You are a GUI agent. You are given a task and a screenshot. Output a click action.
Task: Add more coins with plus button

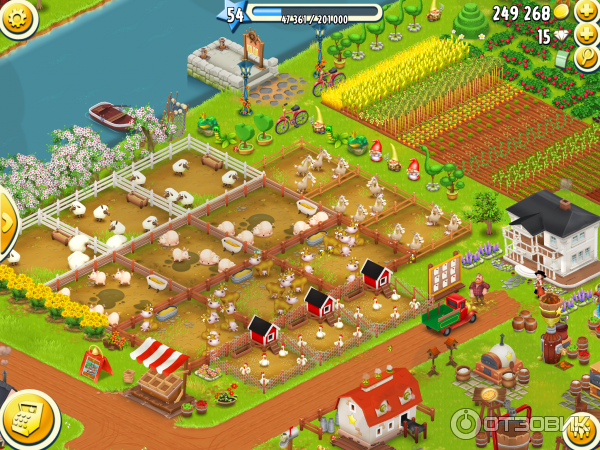587,12
